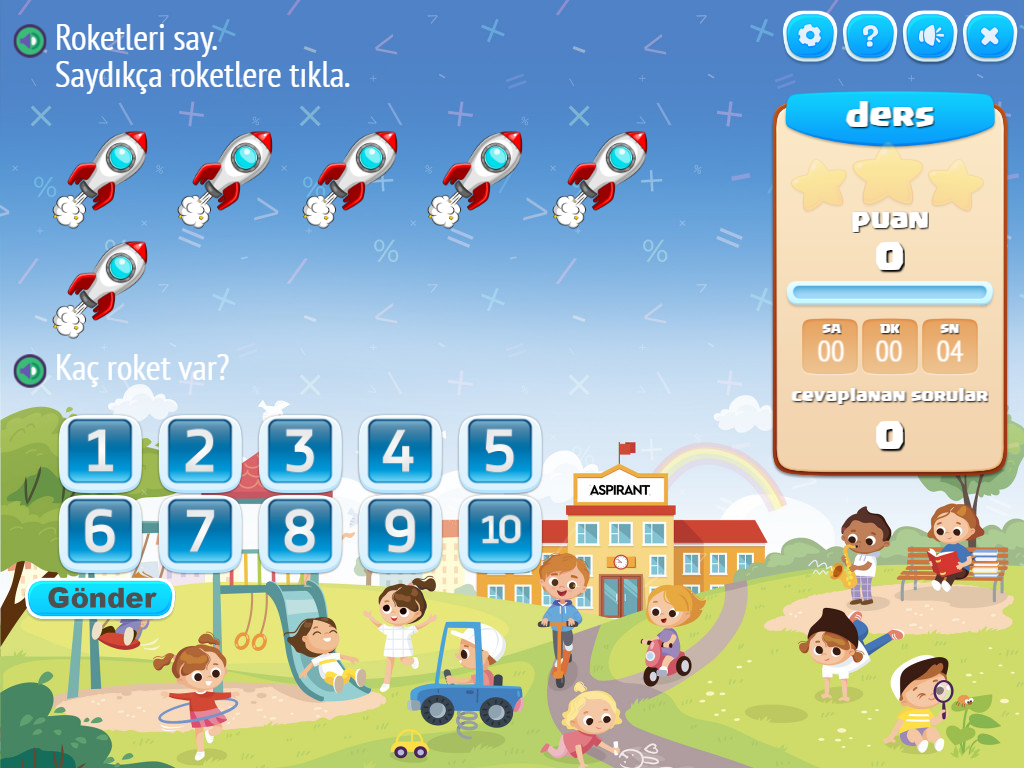Toggle the sound speaker button
This screenshot has width=1024, height=768.
point(930,37)
